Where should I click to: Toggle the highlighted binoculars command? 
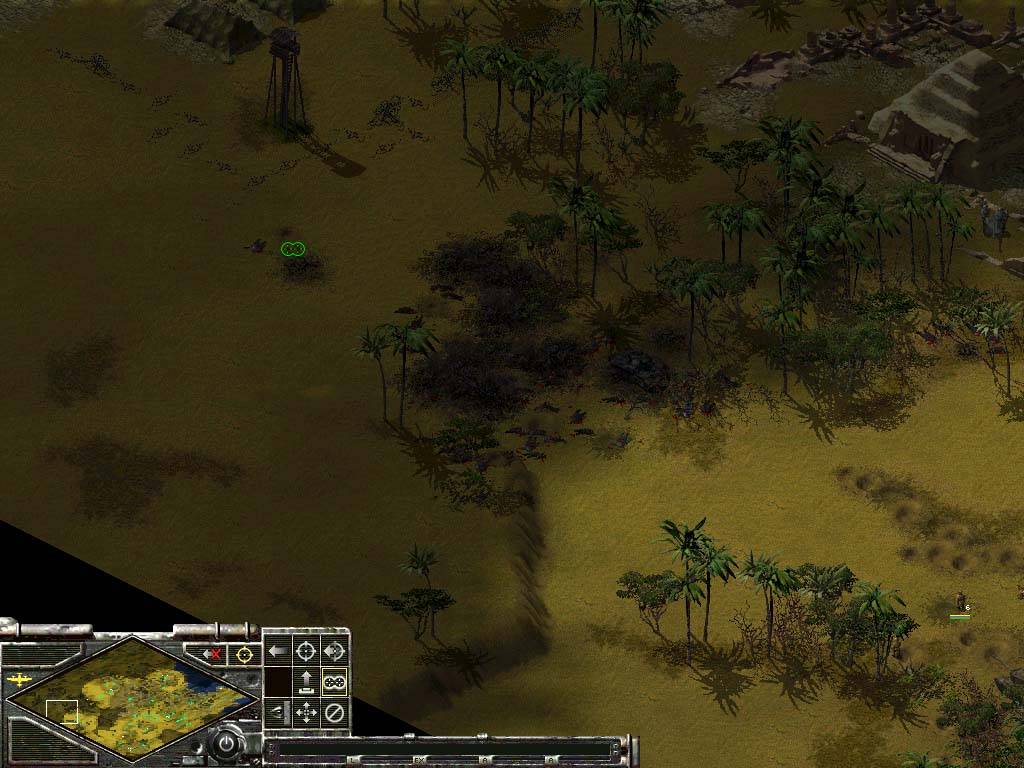(334, 682)
